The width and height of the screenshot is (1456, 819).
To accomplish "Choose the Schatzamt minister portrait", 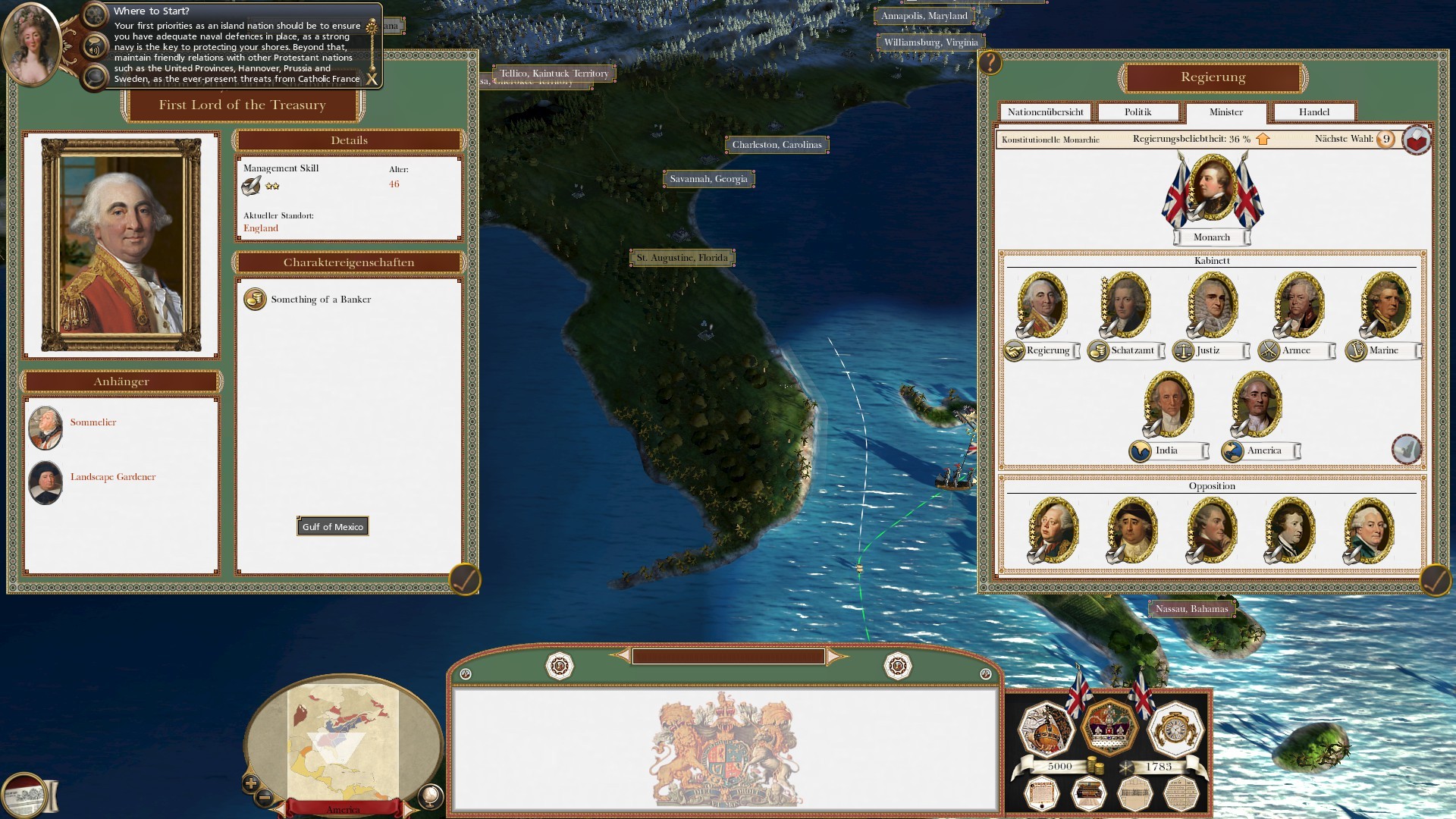I will (x=1125, y=305).
